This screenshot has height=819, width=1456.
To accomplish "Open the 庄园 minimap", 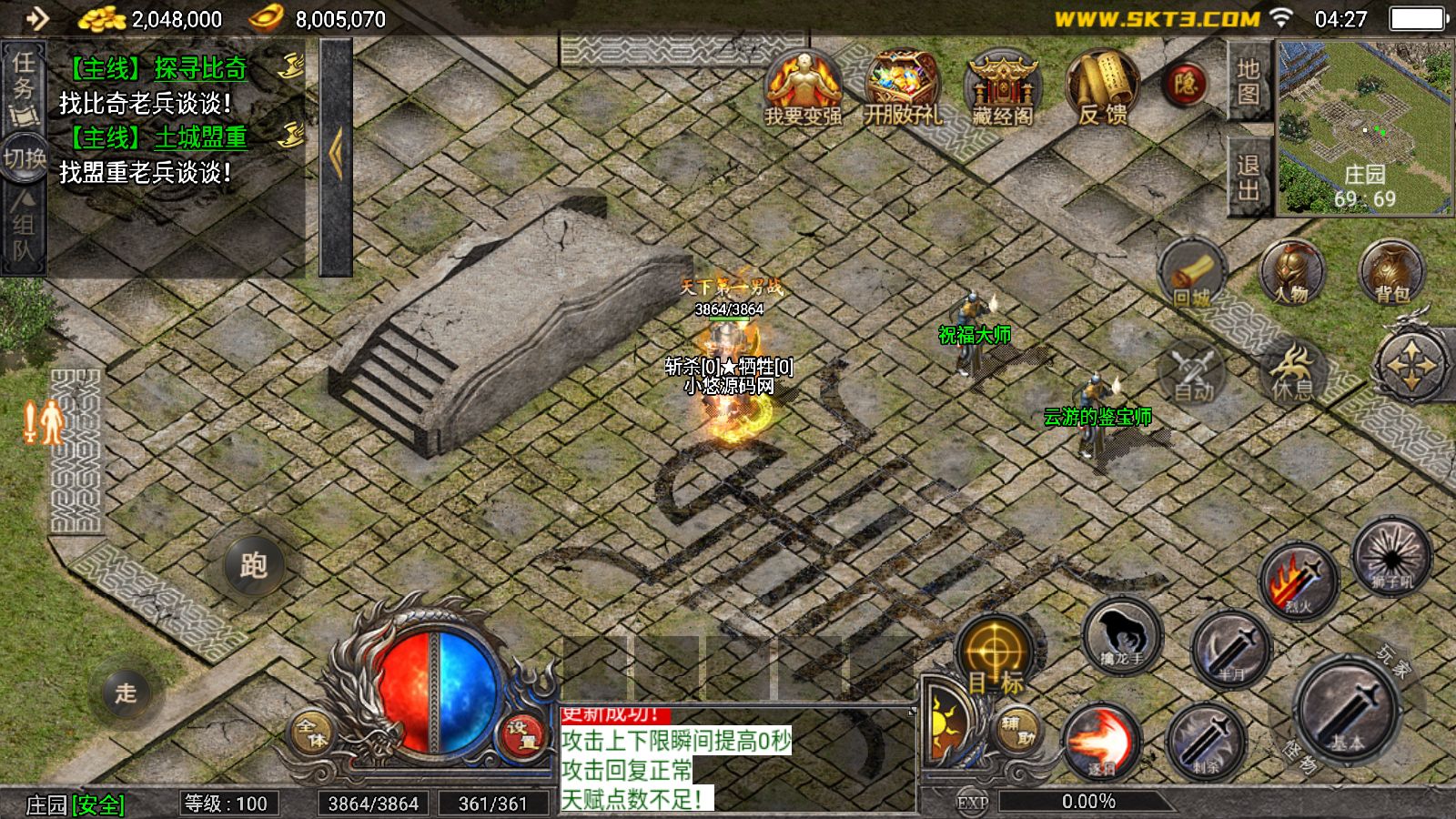I will pos(1364,127).
